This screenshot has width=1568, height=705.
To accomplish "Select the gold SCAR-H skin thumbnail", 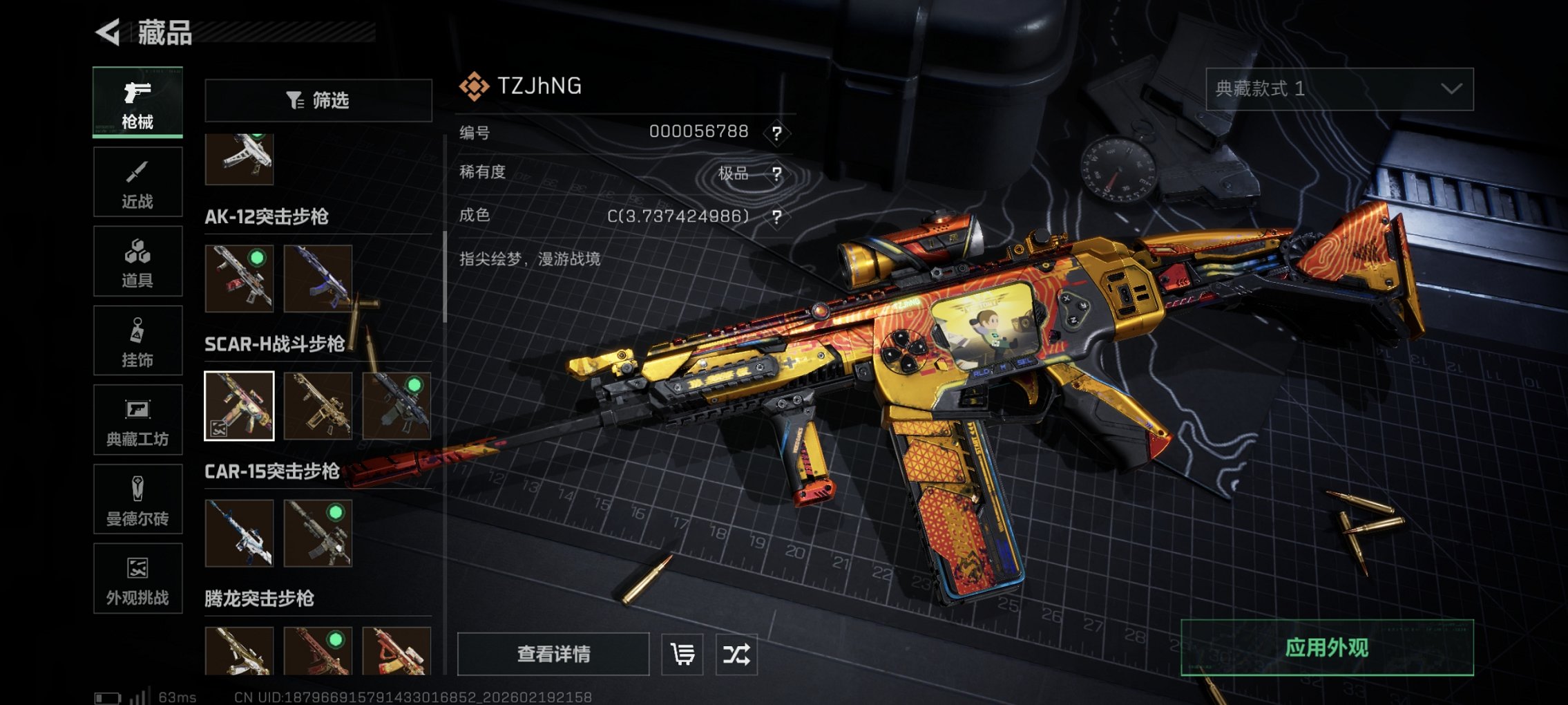I will pos(318,405).
